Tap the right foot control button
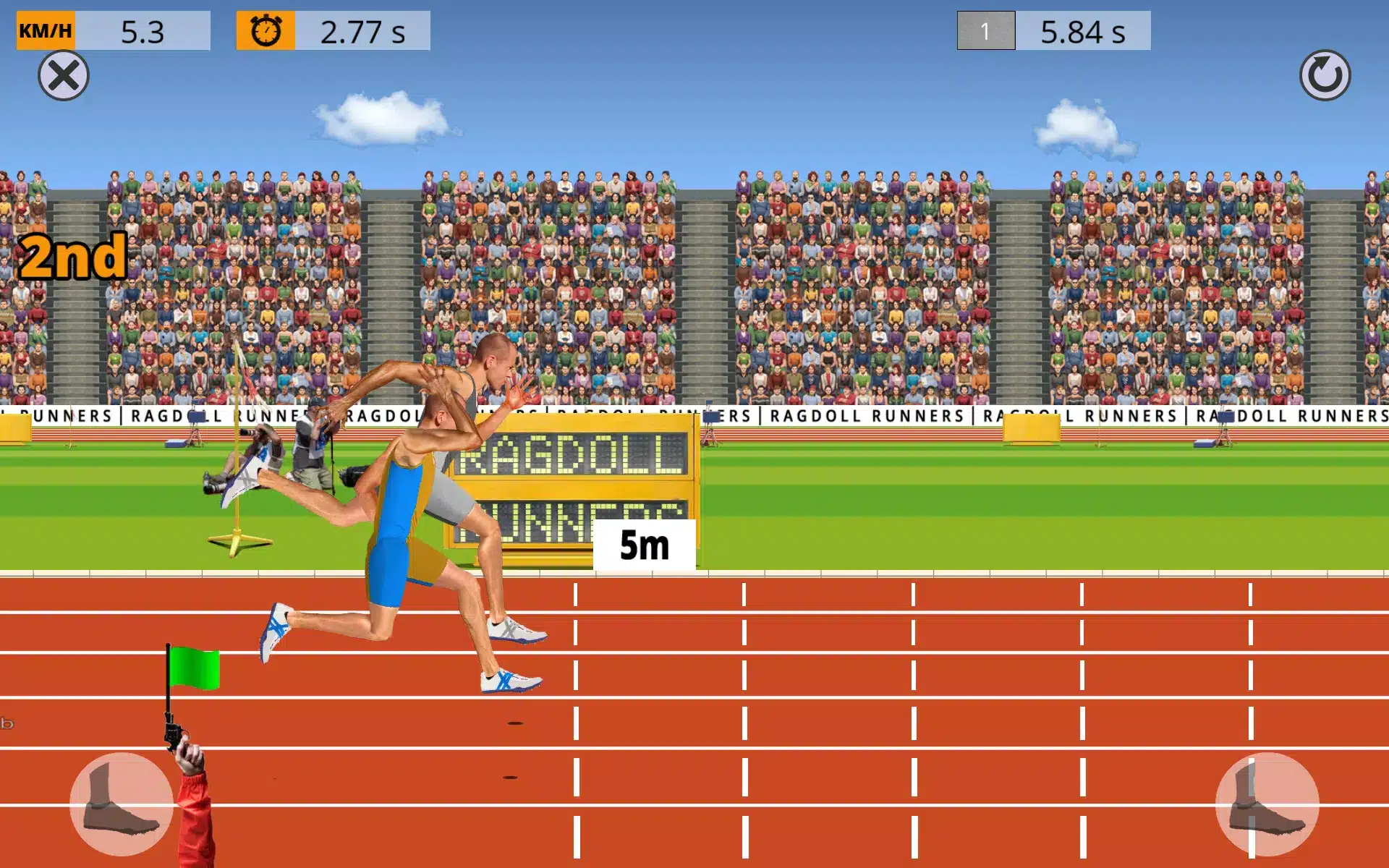 tap(1267, 804)
